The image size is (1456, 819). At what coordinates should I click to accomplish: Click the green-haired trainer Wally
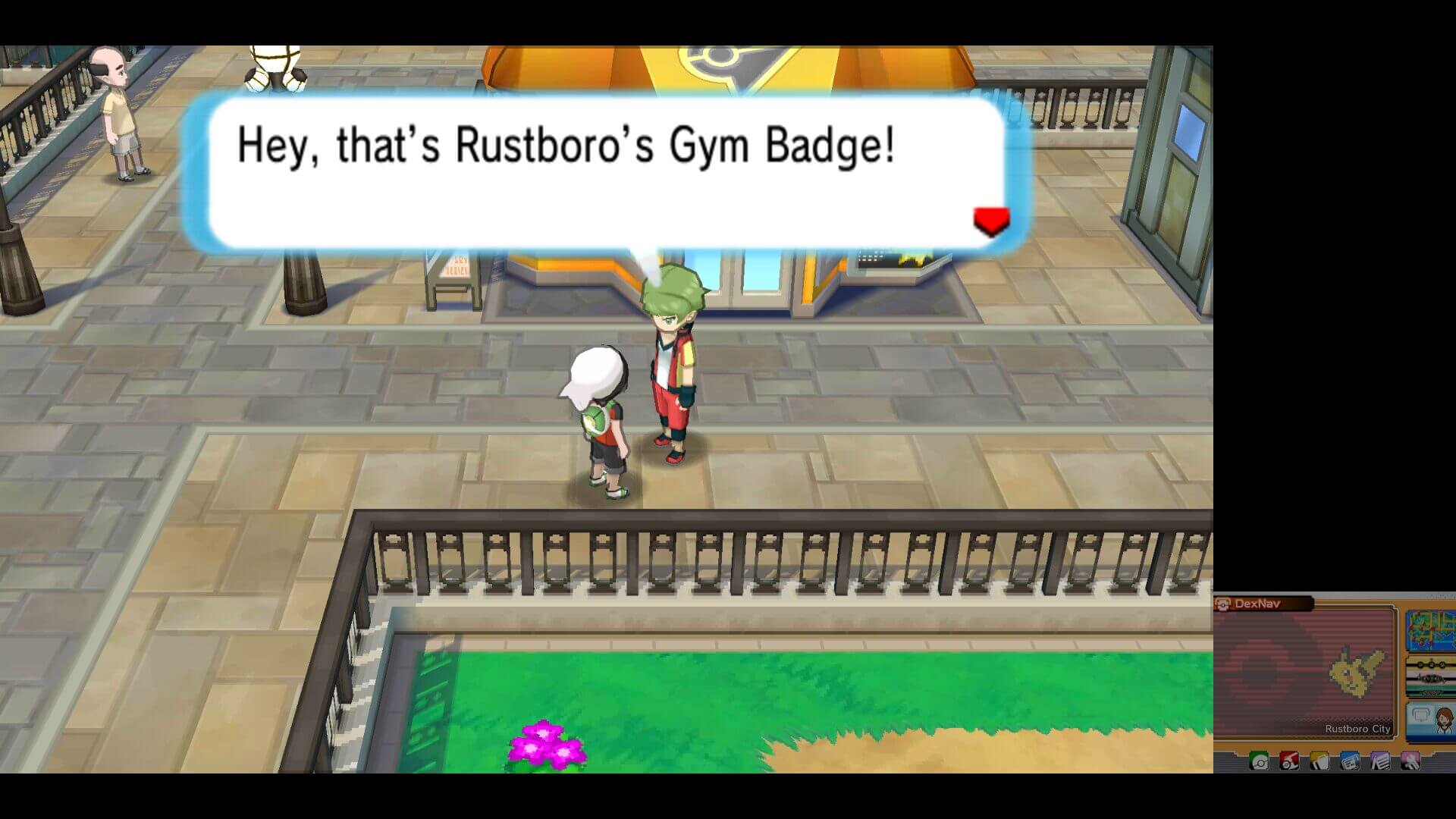[675, 364]
